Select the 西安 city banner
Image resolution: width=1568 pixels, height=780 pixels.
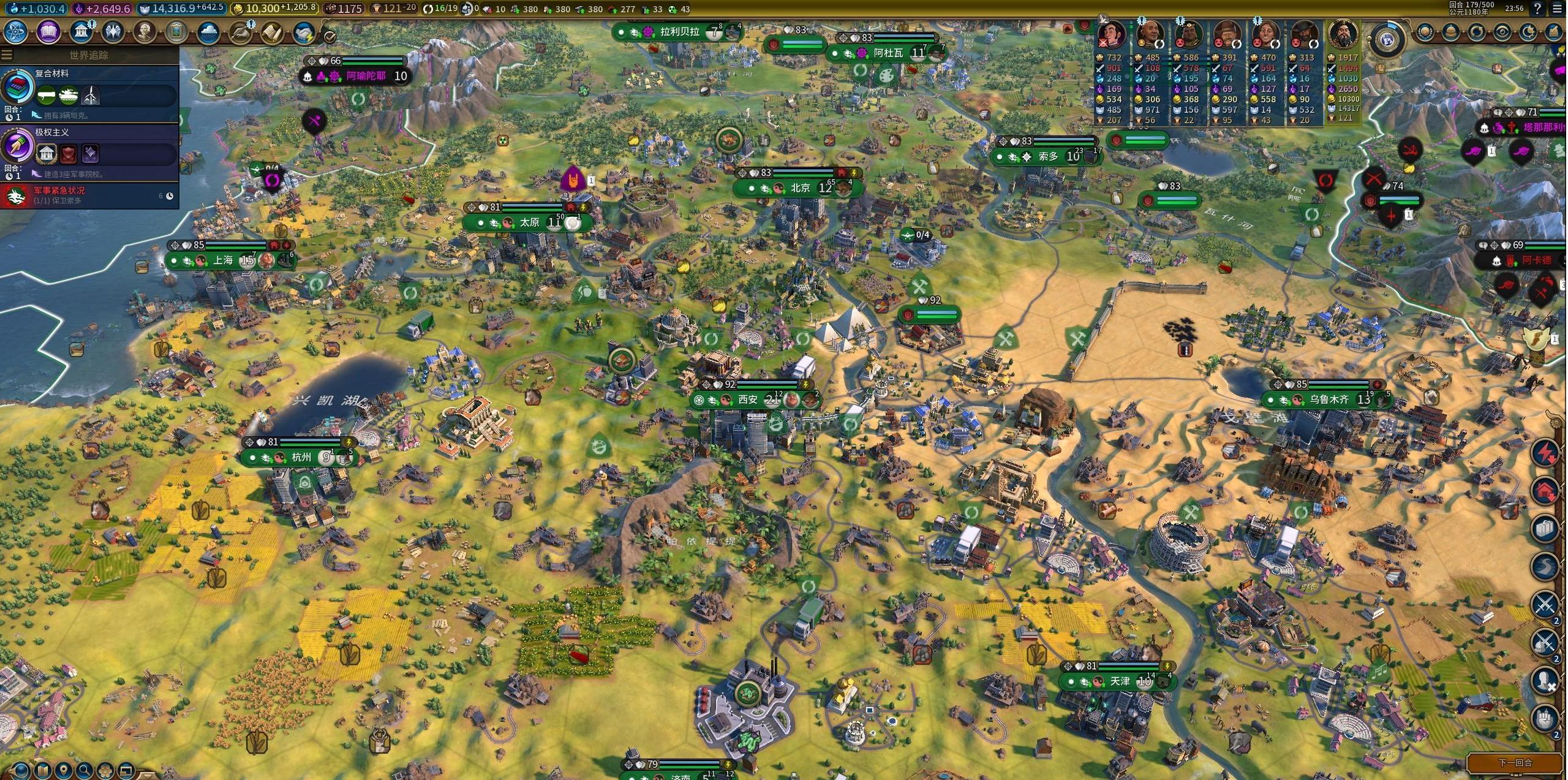coord(748,400)
